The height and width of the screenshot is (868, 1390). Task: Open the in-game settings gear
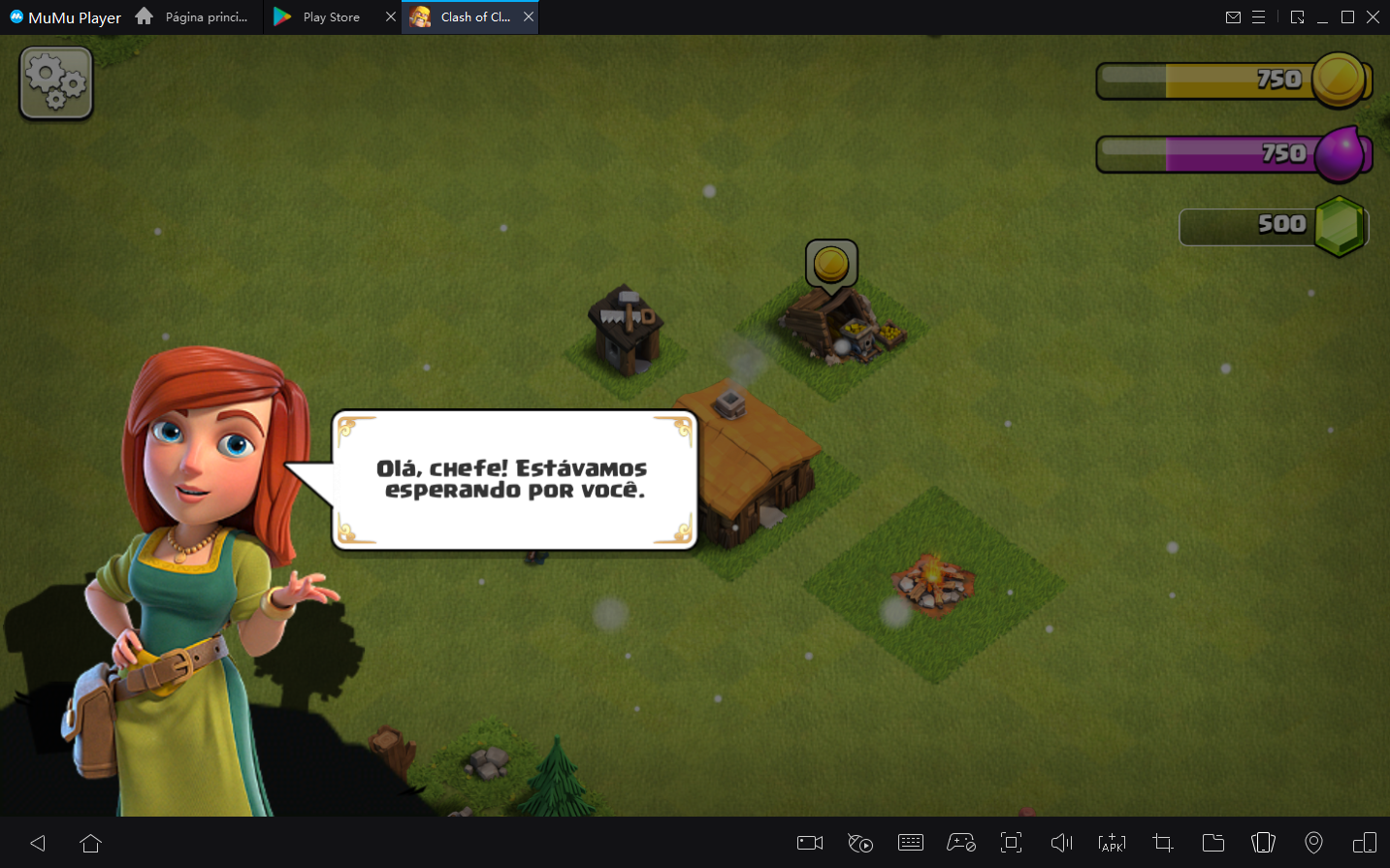(x=55, y=82)
